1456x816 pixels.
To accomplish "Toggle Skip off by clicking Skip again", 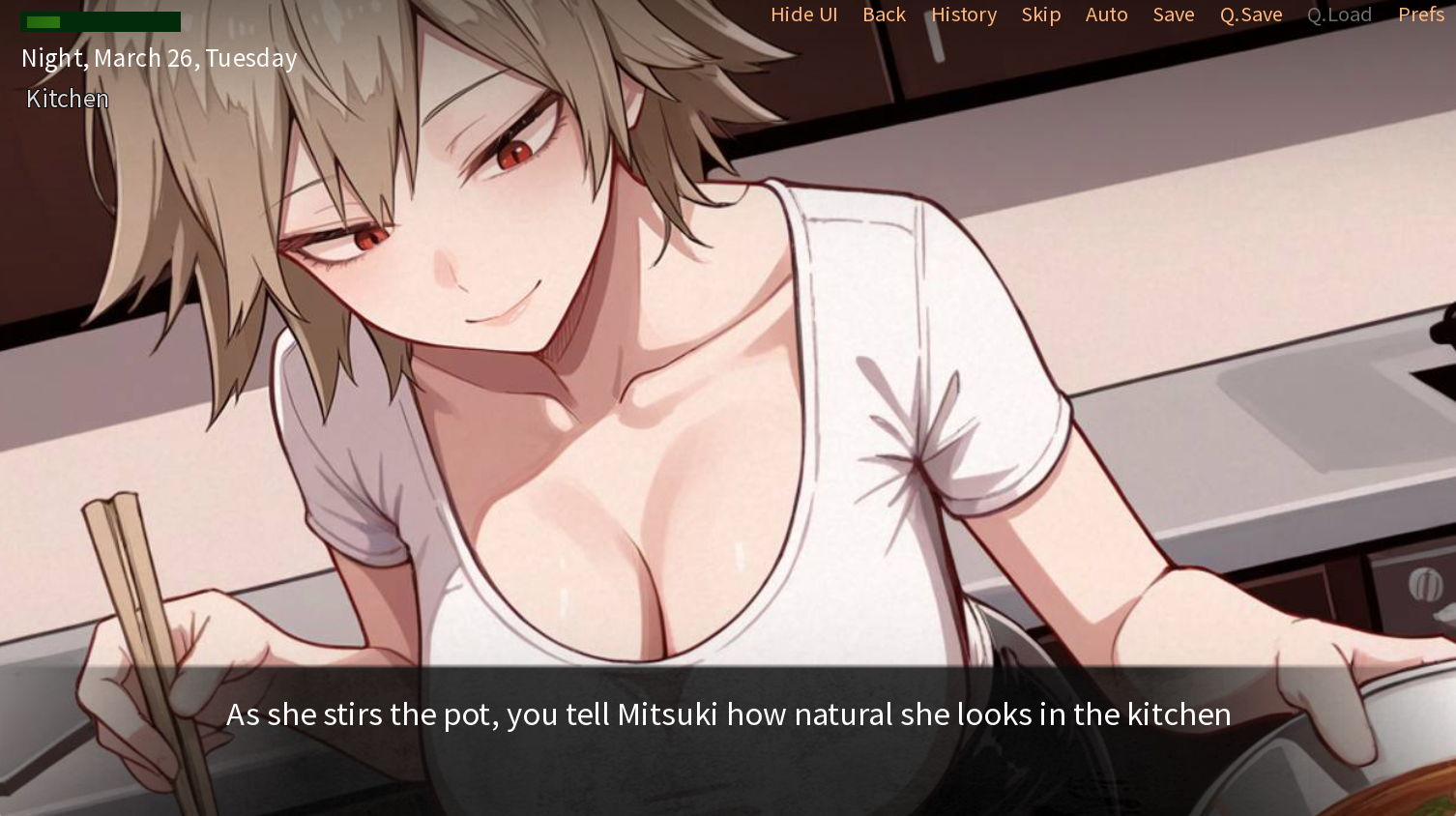I will pos(1041,15).
